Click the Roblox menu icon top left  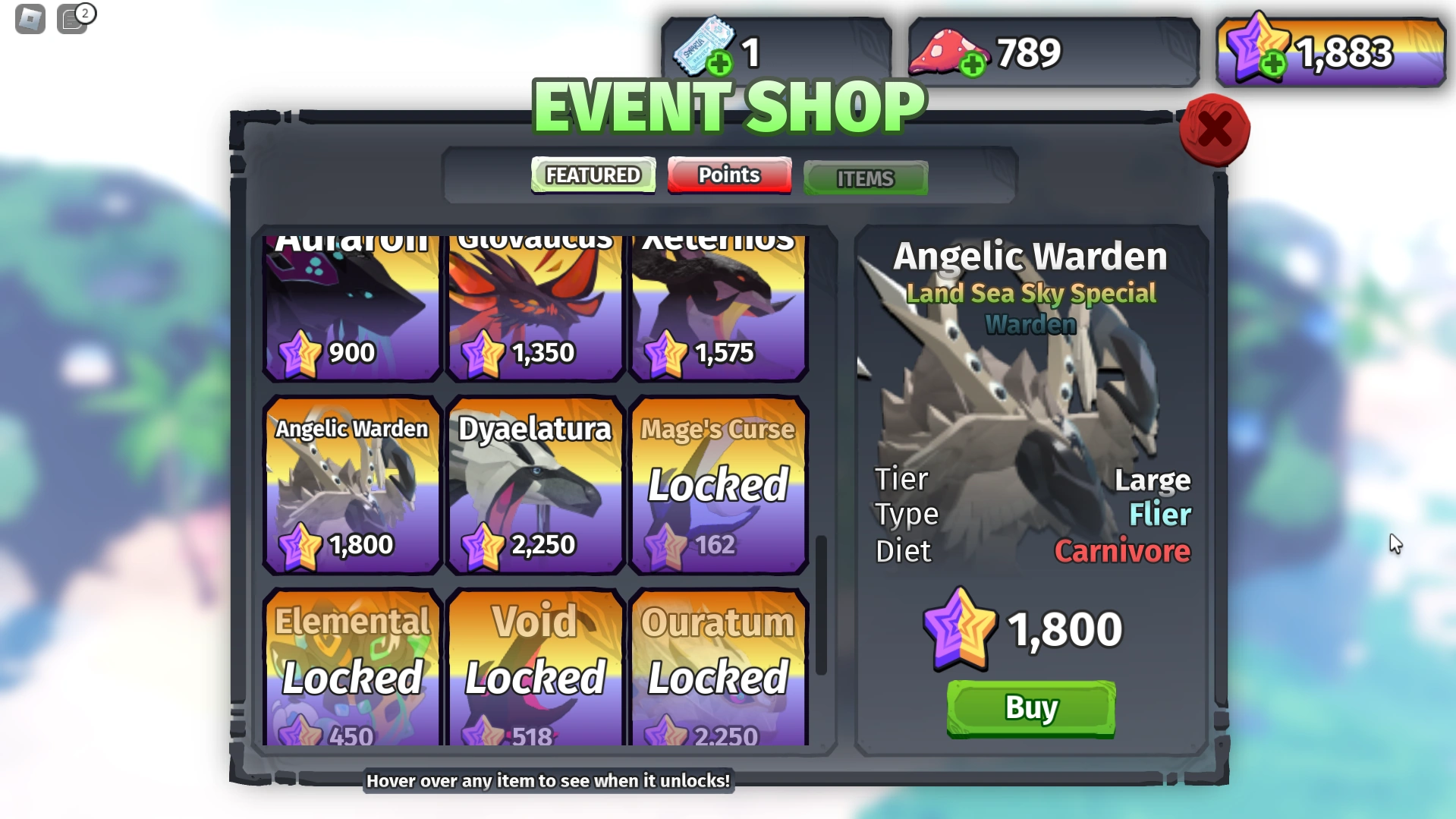tap(30, 19)
